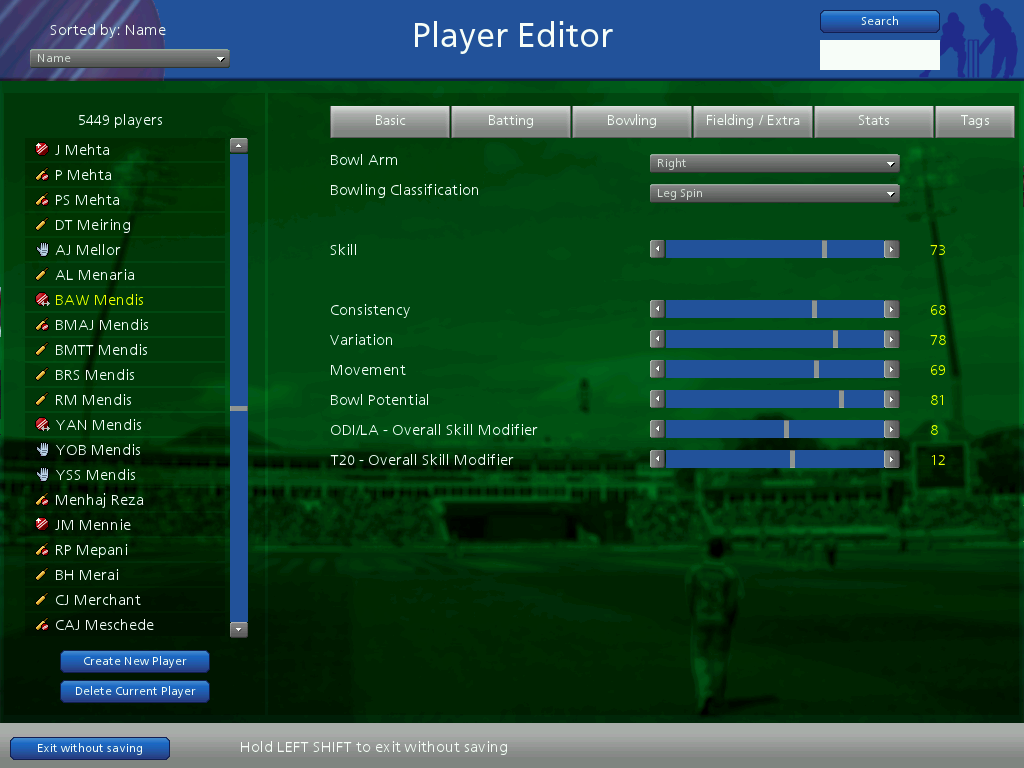Screen dimensions: 1024x768
Task: Open the Tags tab
Action: (975, 121)
